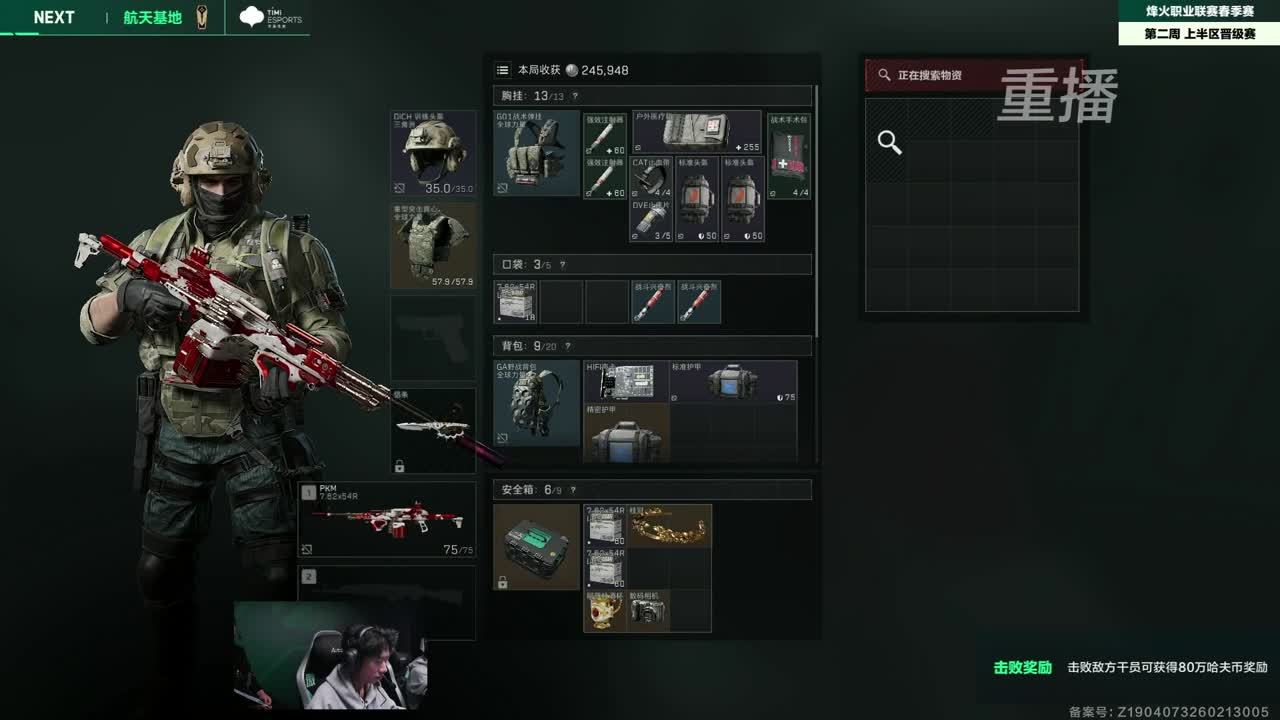The height and width of the screenshot is (720, 1280).
Task: Select the DICH training helmet slot
Action: pos(433,152)
